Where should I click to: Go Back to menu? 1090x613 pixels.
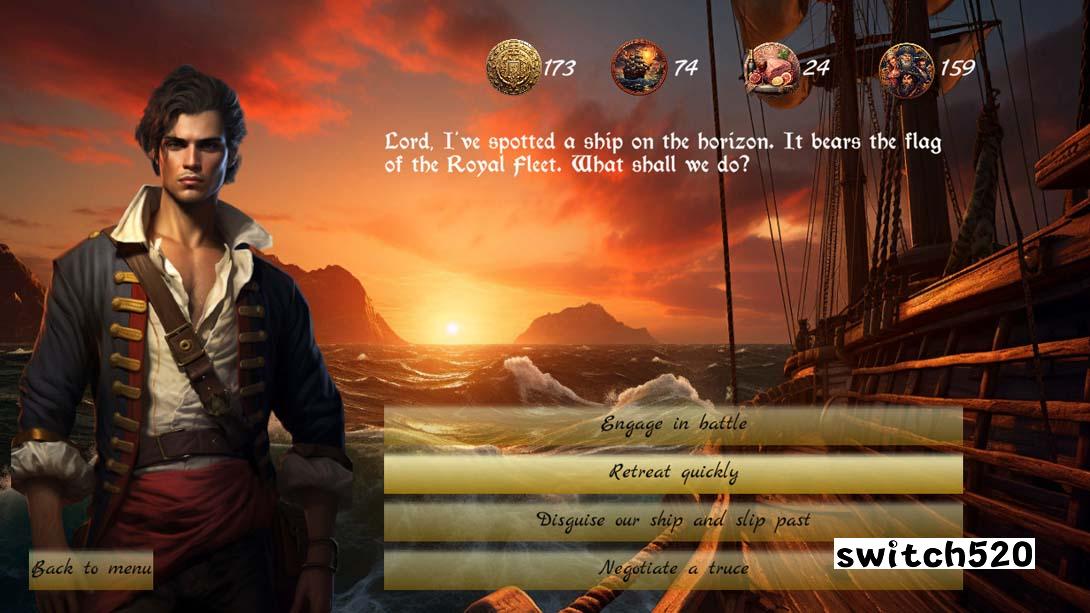(x=91, y=569)
